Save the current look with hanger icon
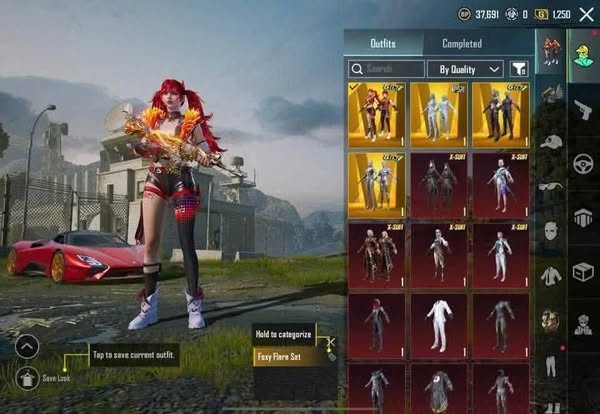 coord(27,378)
